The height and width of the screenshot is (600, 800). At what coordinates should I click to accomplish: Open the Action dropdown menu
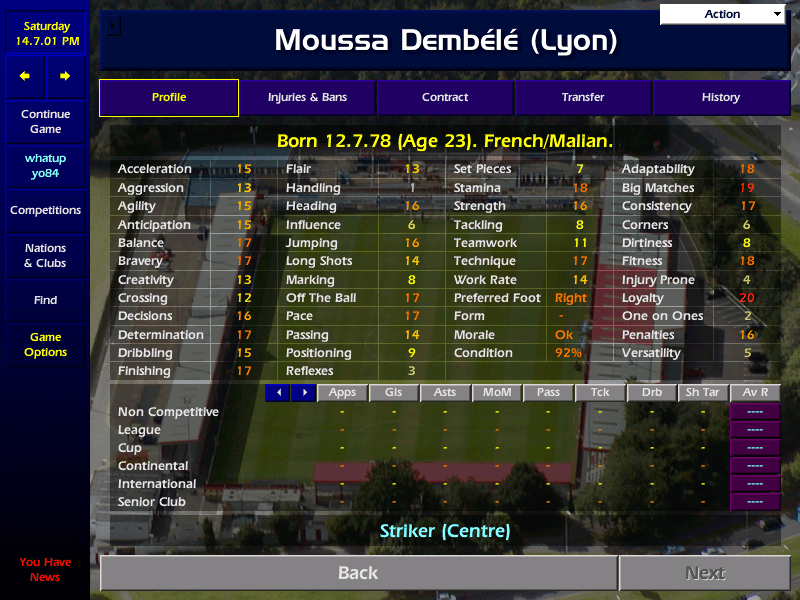pyautogui.click(x=723, y=14)
